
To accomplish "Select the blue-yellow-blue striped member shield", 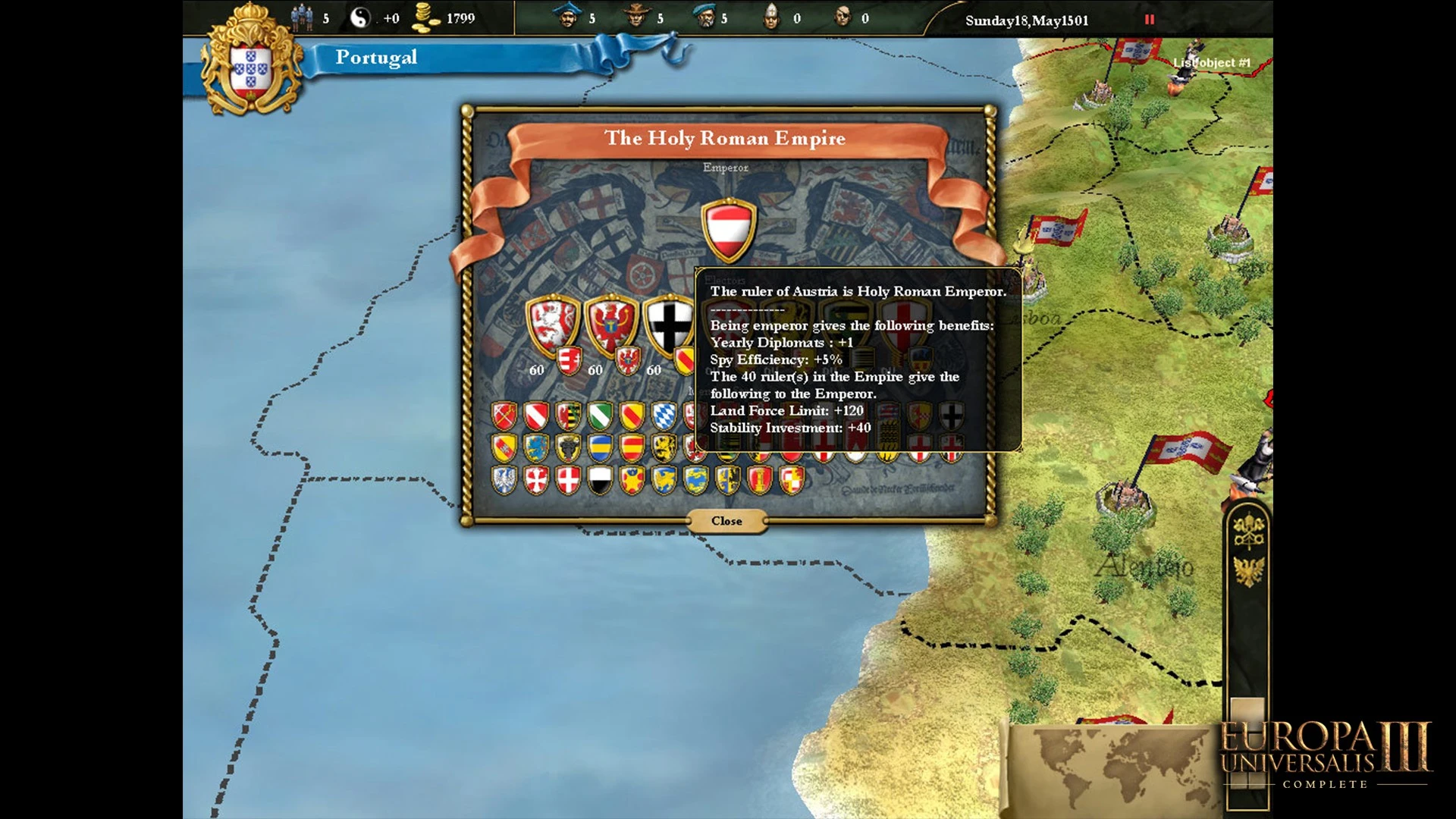I will [x=601, y=448].
